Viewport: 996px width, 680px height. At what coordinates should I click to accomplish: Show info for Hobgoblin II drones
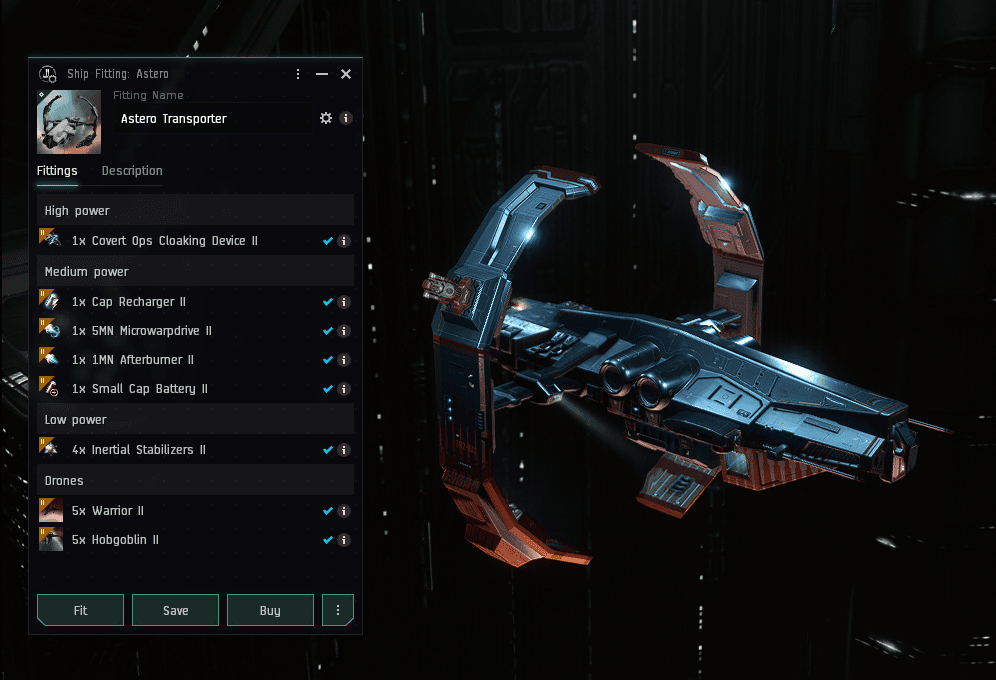[344, 540]
